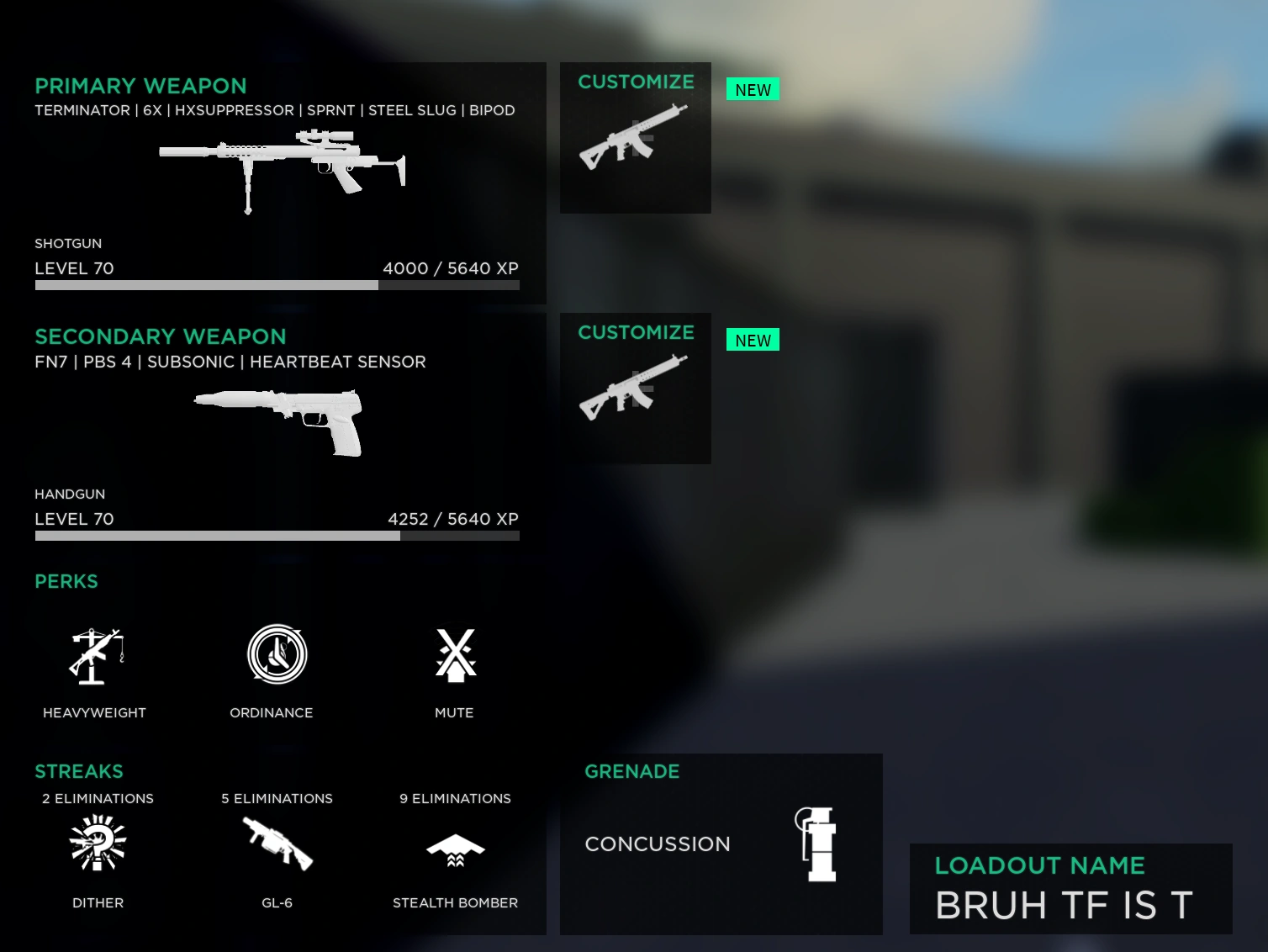Expand the Secondary Weapon section header
1268x952 pixels.
tap(160, 336)
